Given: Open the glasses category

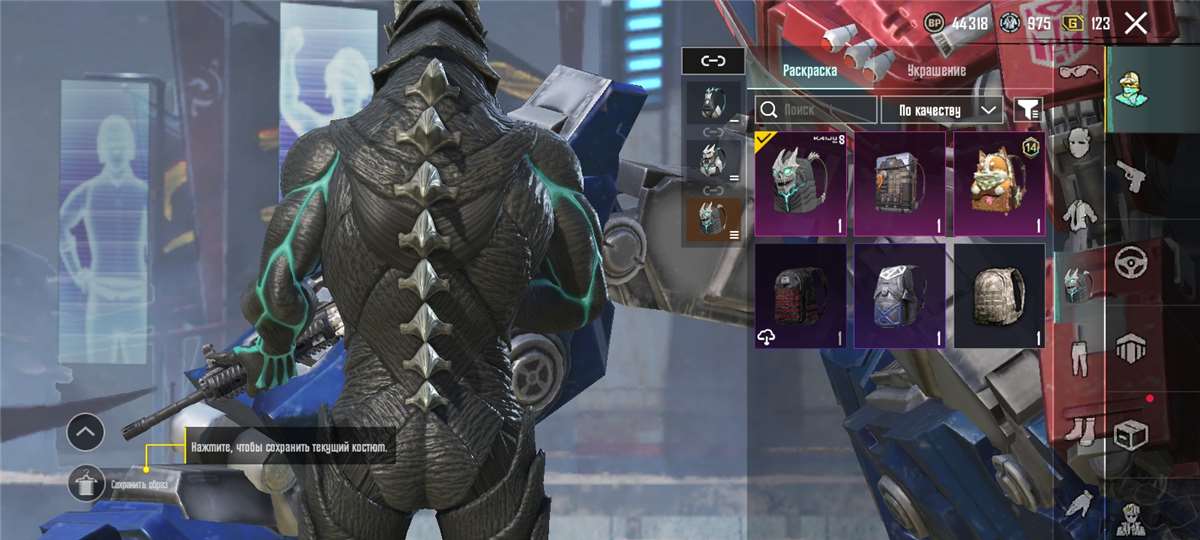Looking at the screenshot, I should point(1078,73).
